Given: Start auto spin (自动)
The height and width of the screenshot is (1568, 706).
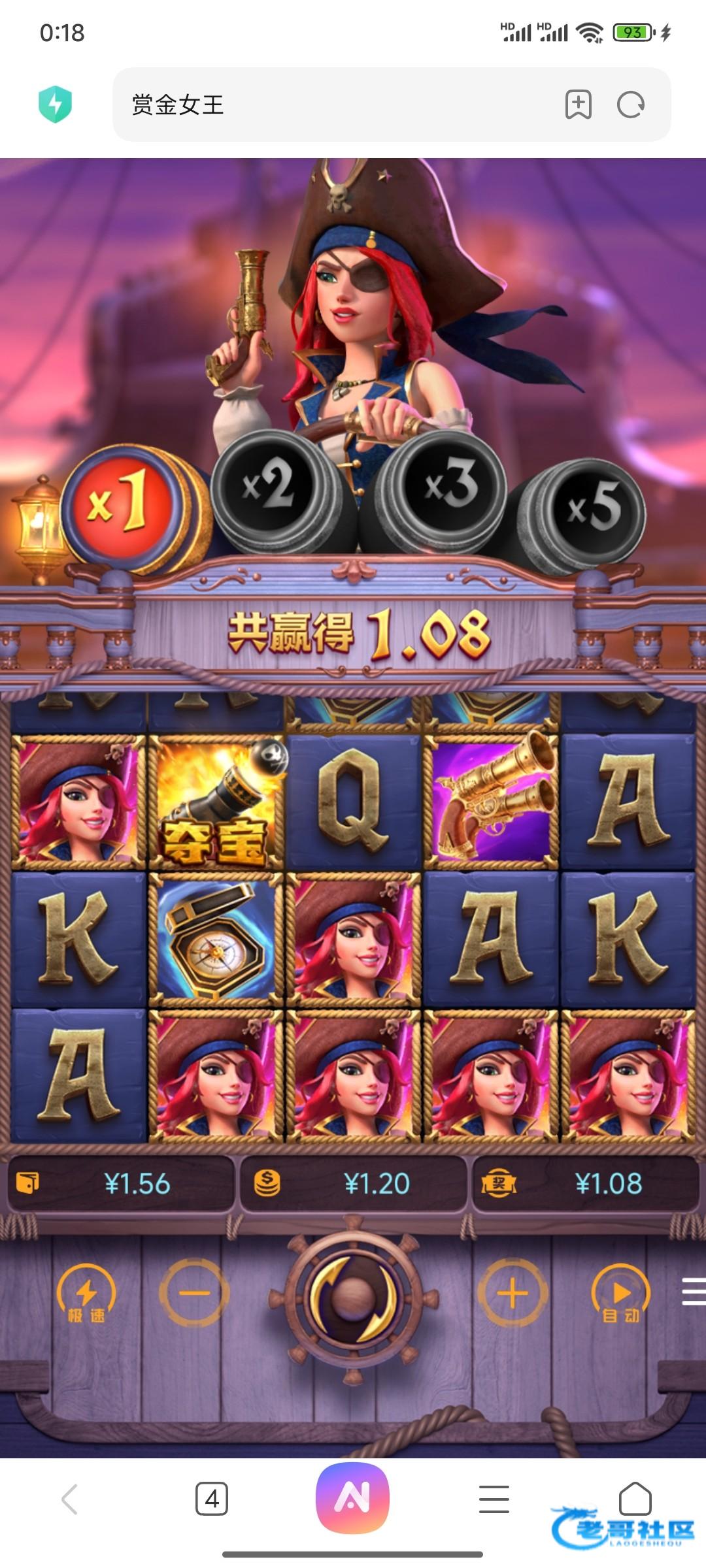Looking at the screenshot, I should pos(620,1294).
